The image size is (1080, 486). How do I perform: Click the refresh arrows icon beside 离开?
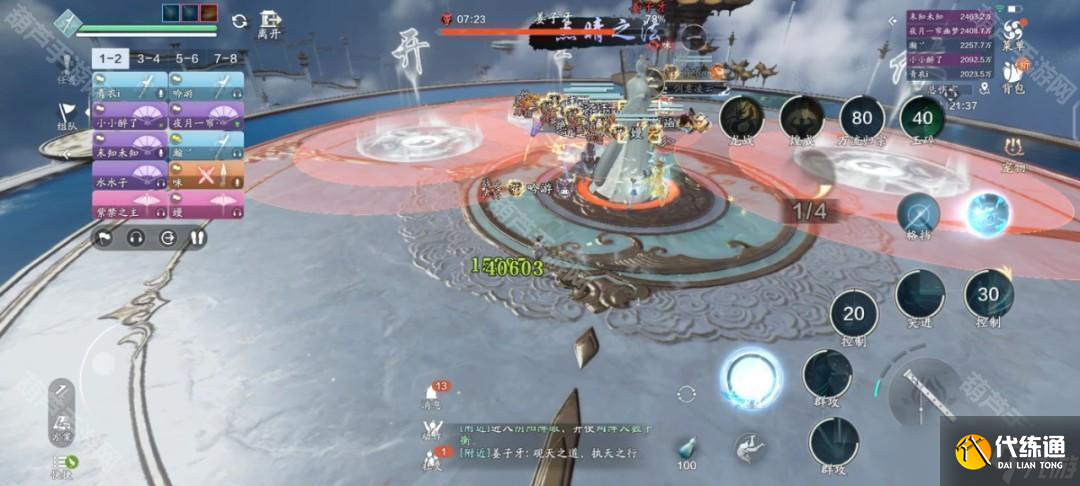(239, 20)
